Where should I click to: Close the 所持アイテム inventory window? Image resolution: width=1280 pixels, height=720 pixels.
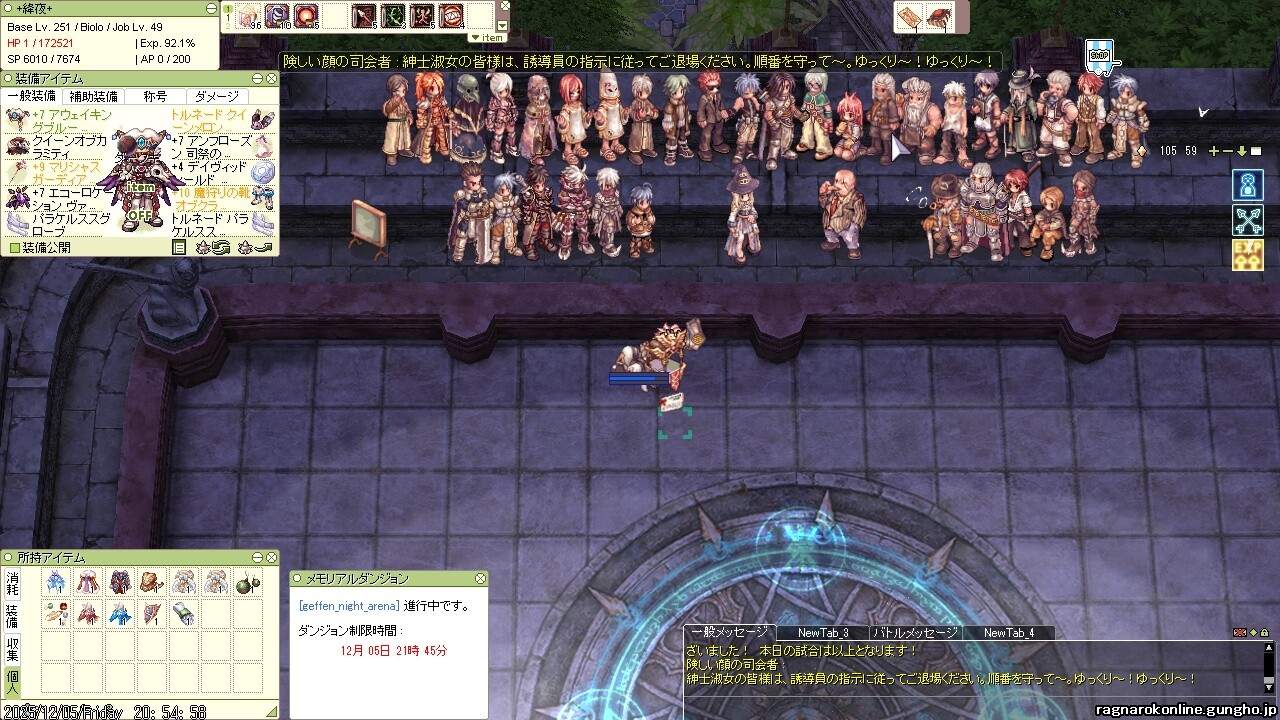point(270,557)
